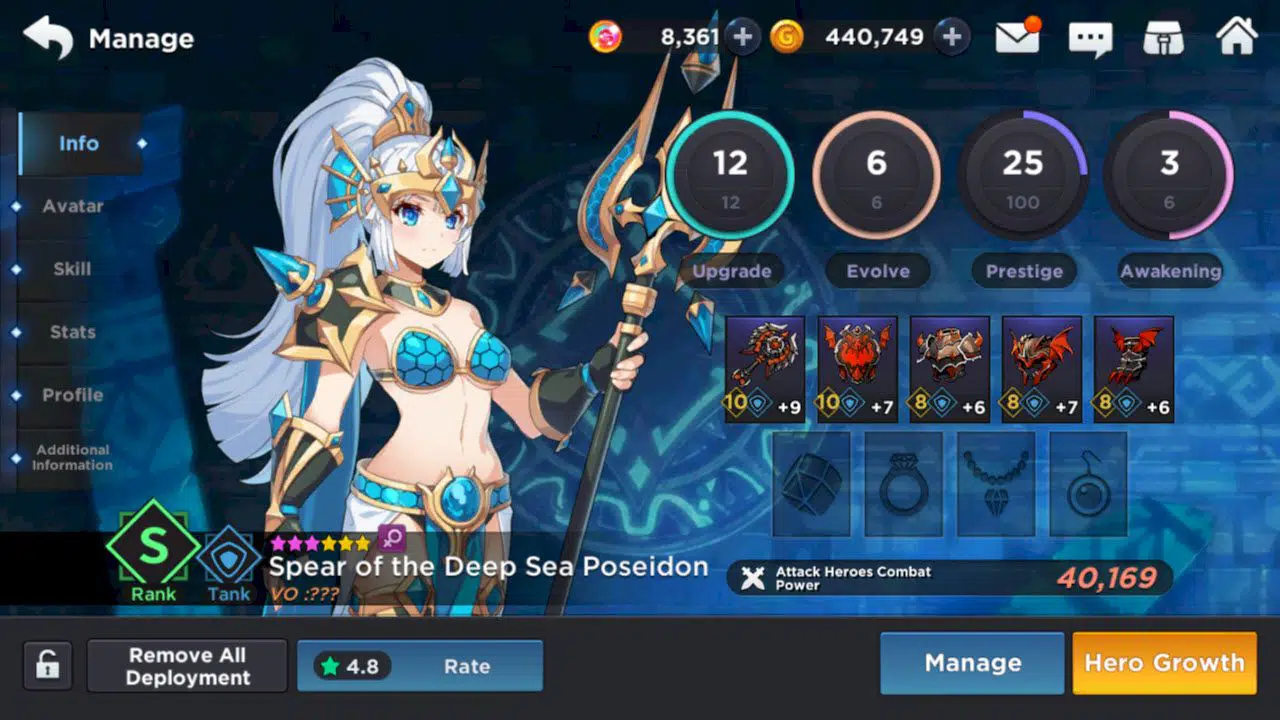Toggle the hero lock icon
This screenshot has height=720, width=1280.
pyautogui.click(x=45, y=664)
